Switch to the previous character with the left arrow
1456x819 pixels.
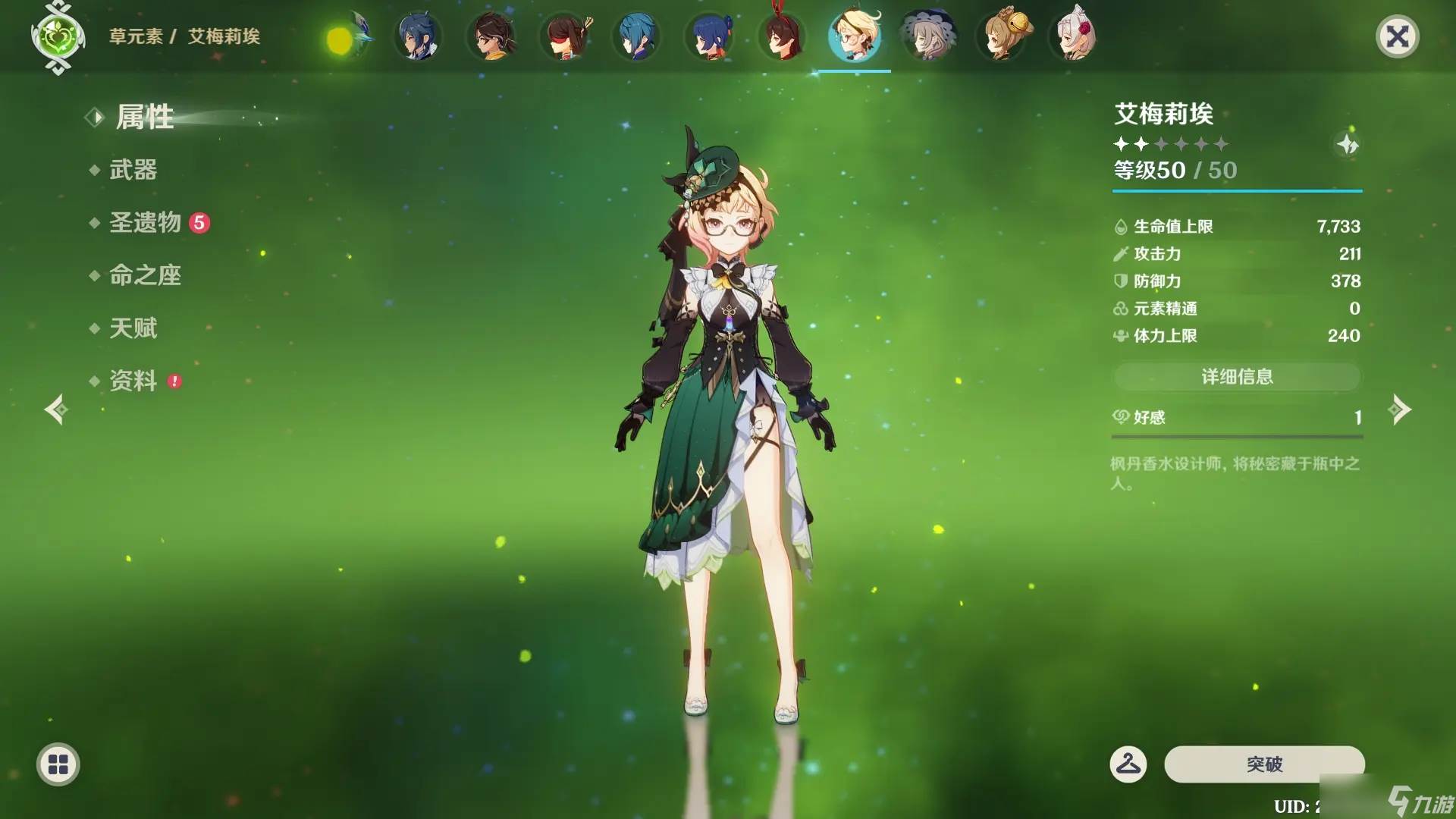(56, 410)
